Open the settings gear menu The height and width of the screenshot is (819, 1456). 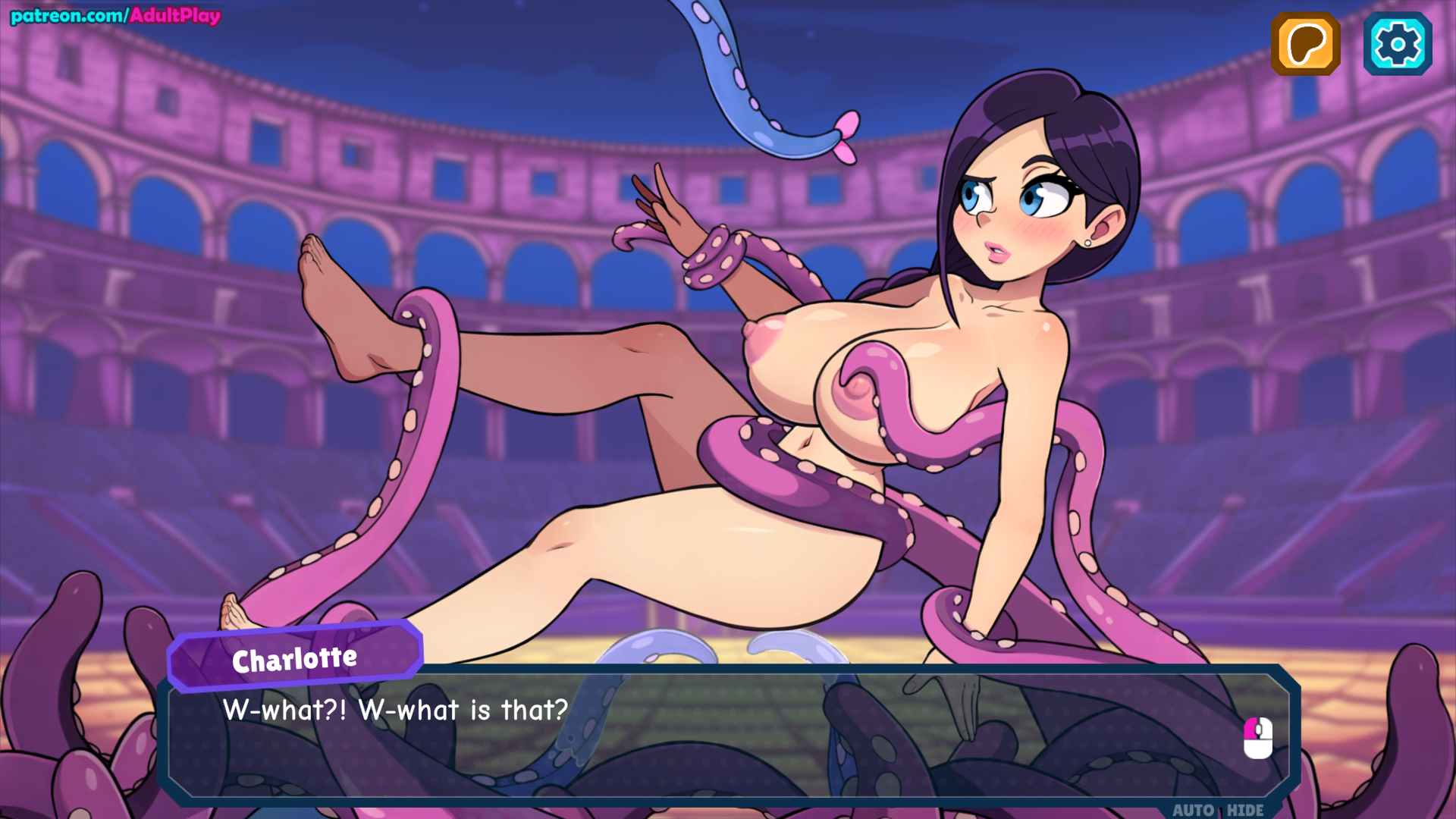click(1397, 44)
